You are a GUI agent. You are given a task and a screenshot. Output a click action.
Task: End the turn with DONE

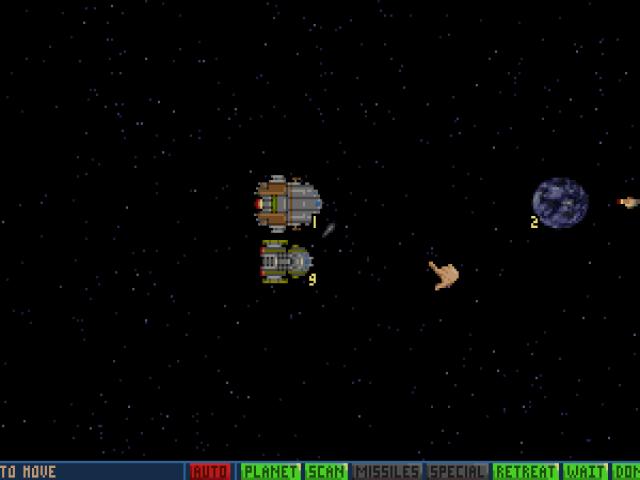(x=626, y=471)
